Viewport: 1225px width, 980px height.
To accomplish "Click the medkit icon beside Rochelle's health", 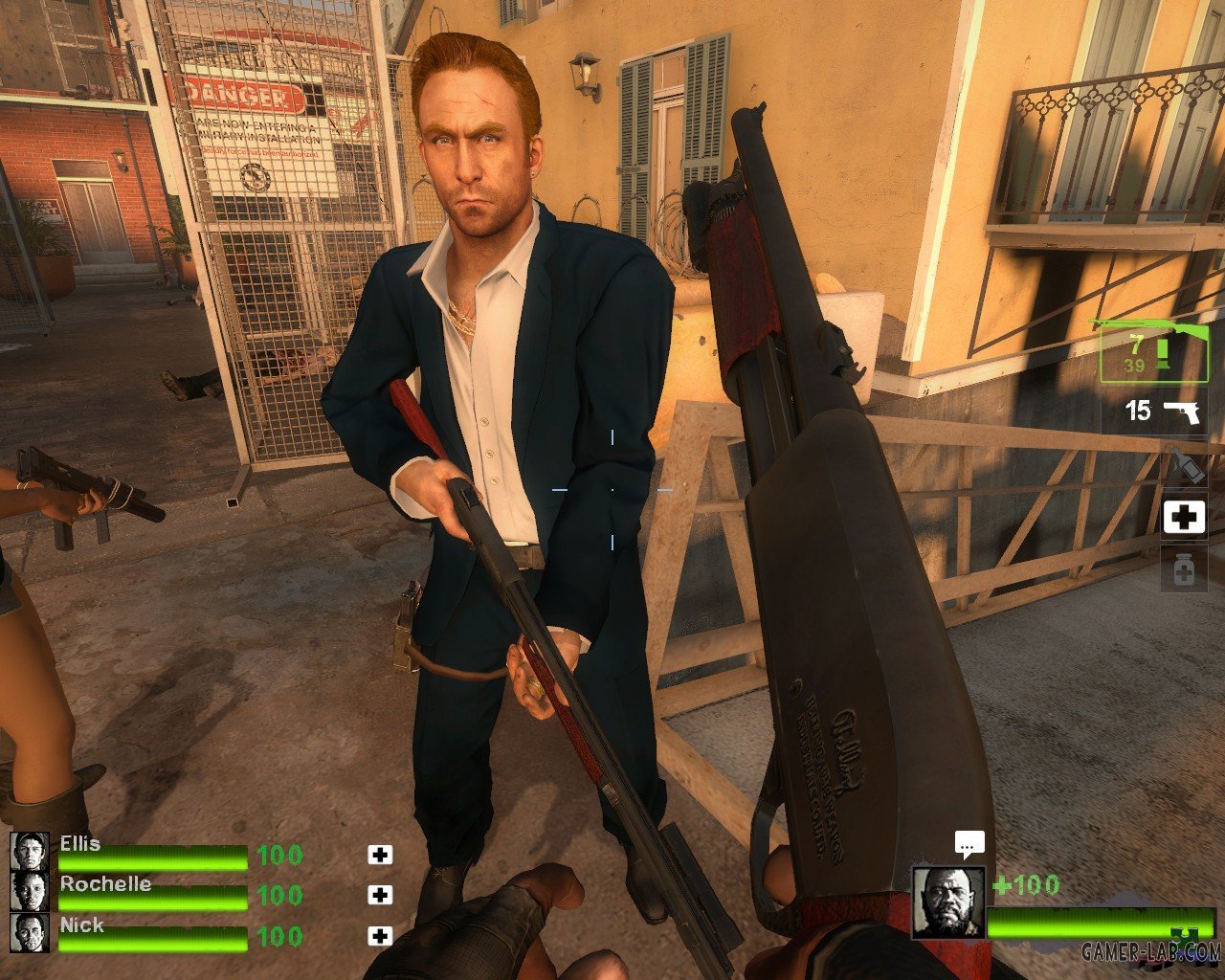I will pos(380,895).
